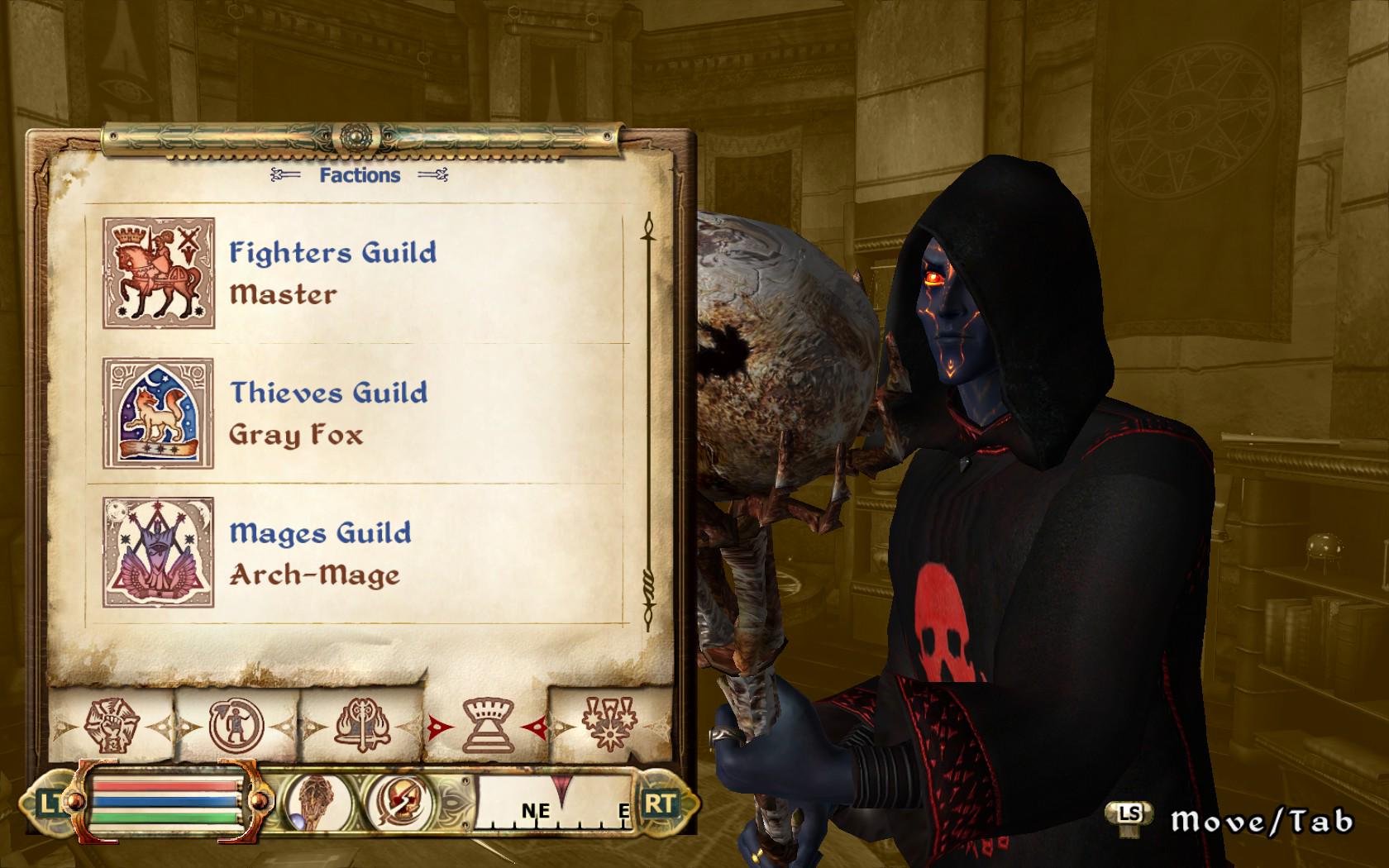Screen dimensions: 1389x868
Task: Click the Mages Guild emblem
Action: pyautogui.click(x=159, y=552)
